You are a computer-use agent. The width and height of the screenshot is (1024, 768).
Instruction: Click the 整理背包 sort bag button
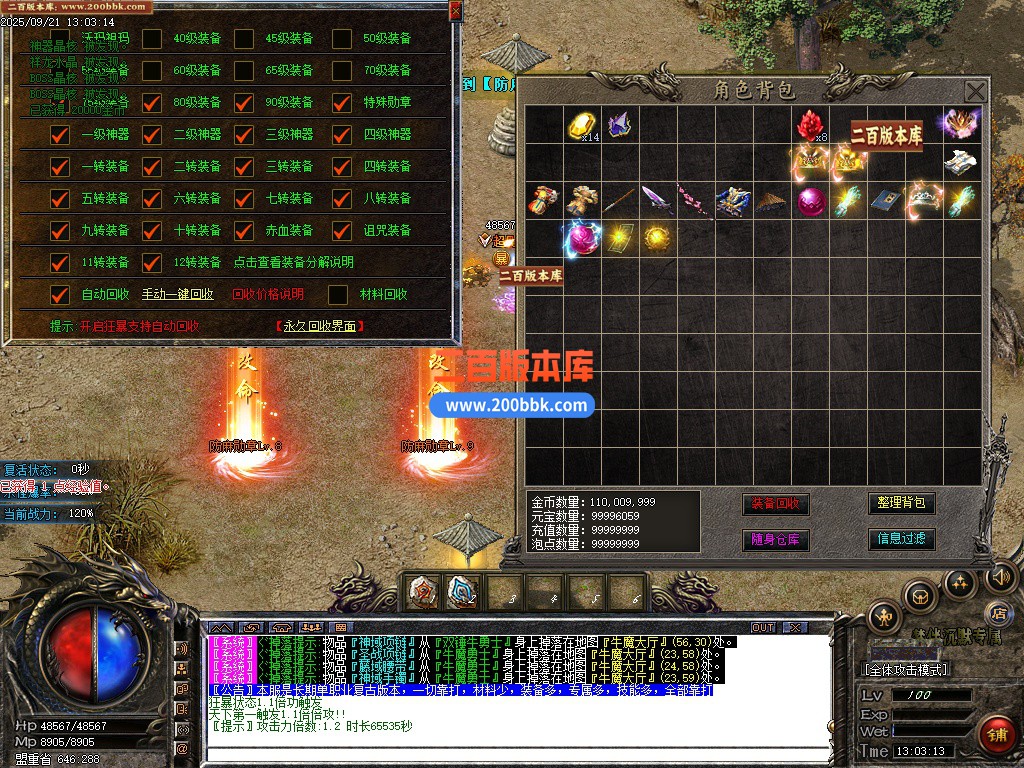901,503
